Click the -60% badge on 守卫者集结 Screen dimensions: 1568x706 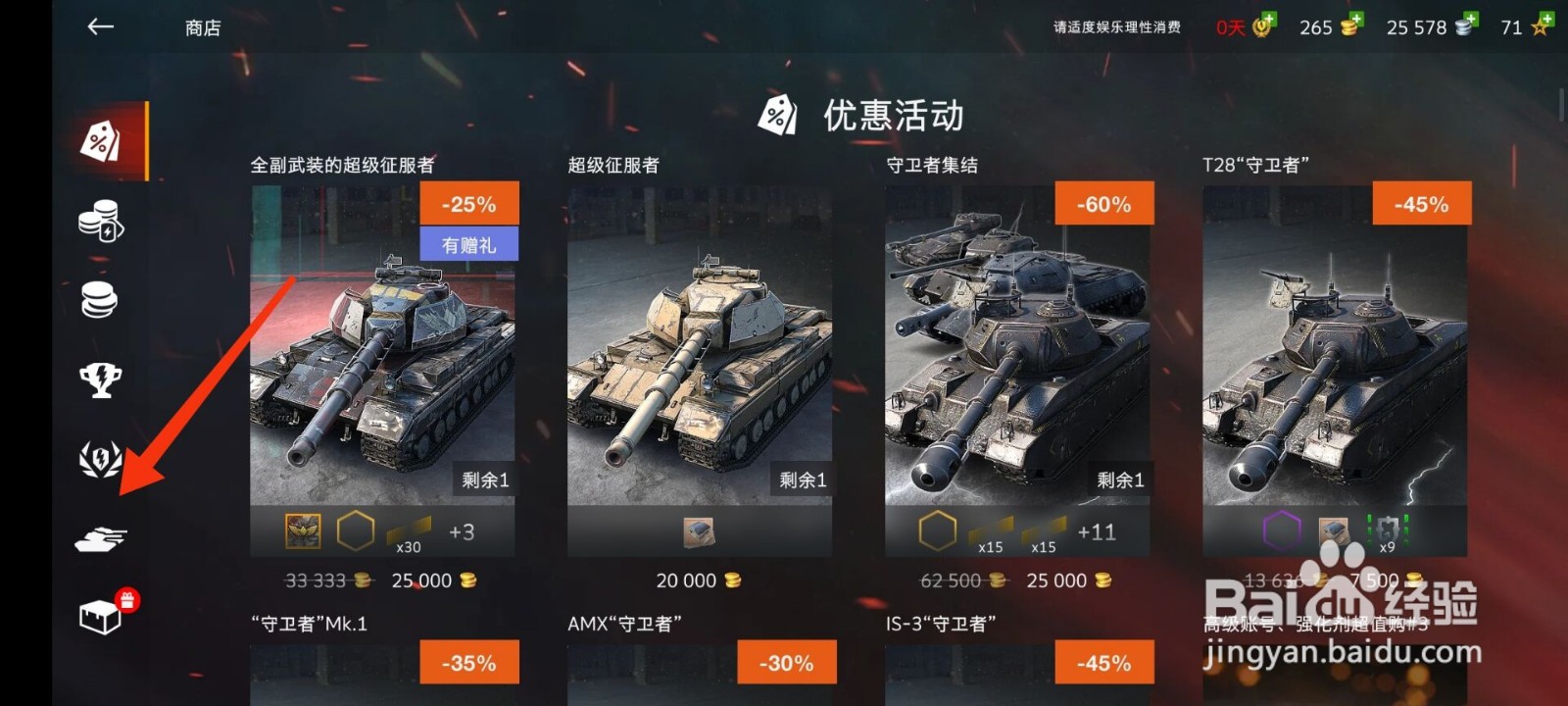[1102, 204]
